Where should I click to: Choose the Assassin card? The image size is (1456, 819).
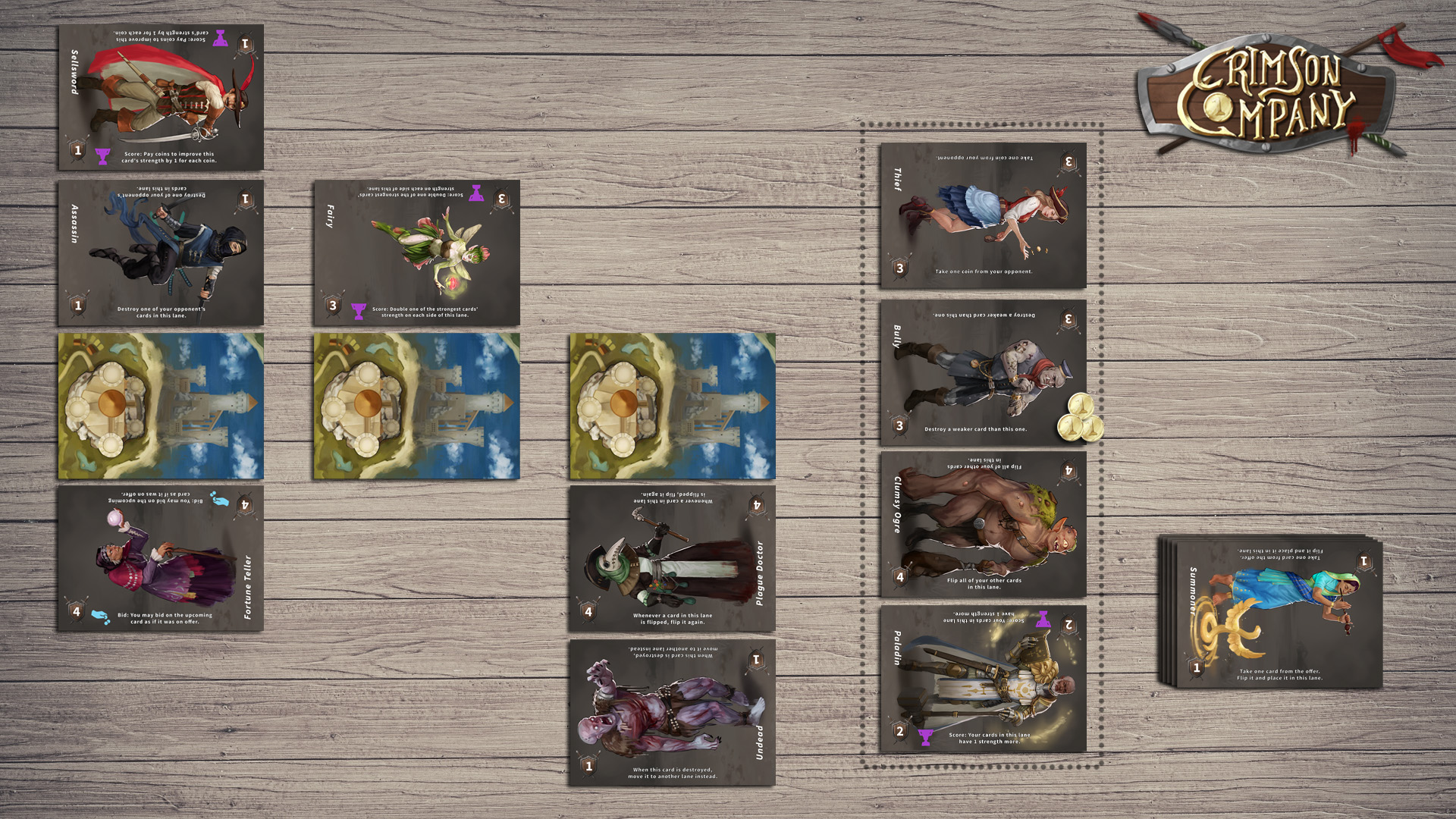(161, 253)
